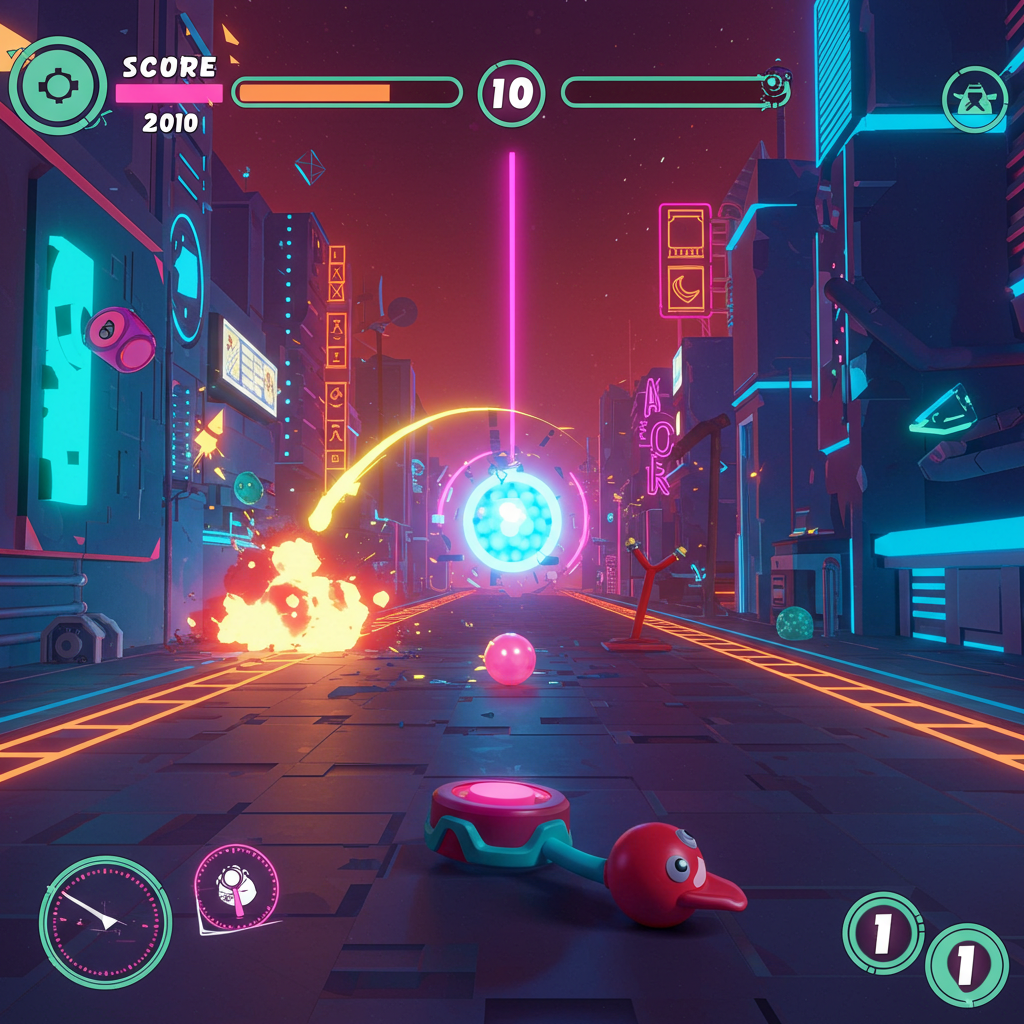Viewport: 1024px width, 1024px height.
Task: Click the green-ringed dial gauge
Action: tap(105, 922)
